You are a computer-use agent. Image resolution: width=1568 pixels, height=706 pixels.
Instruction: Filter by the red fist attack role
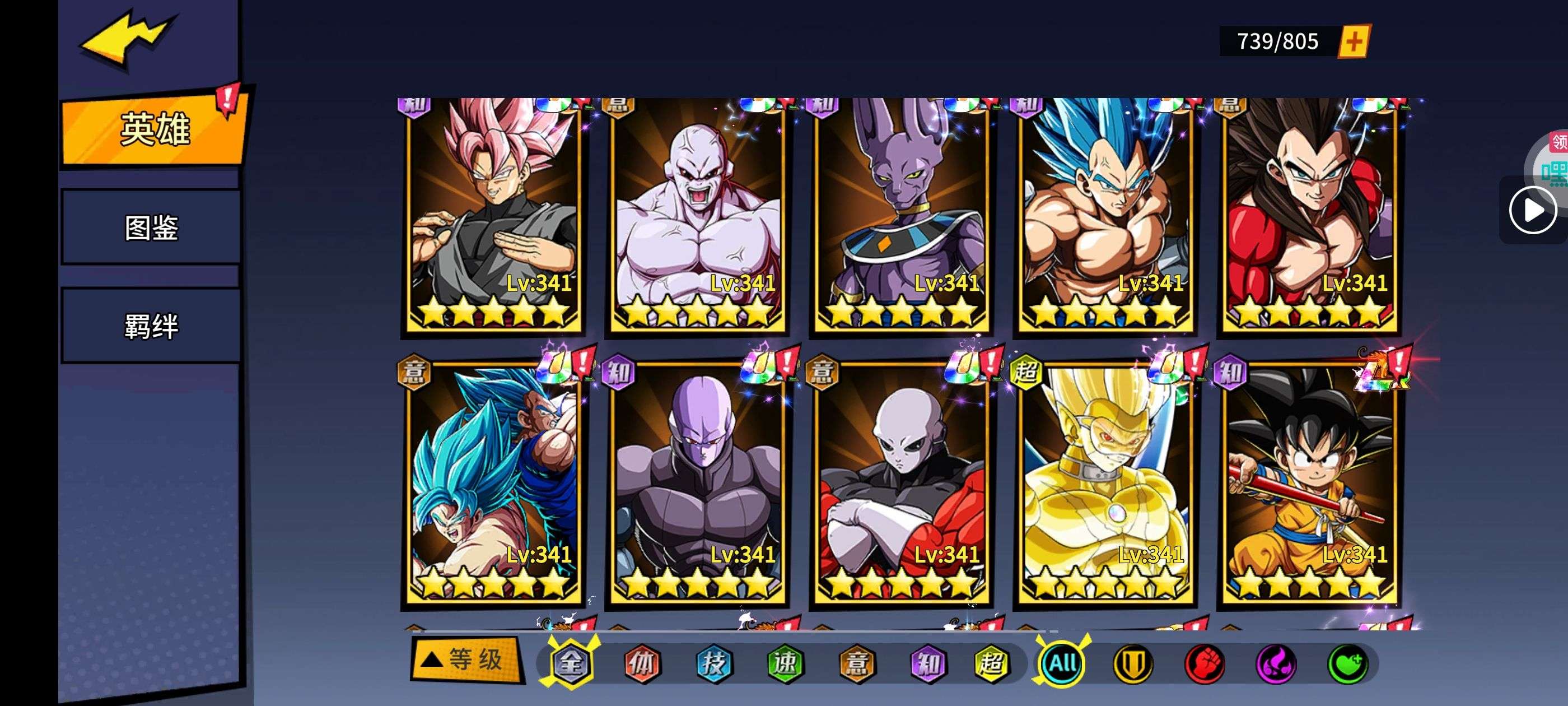(1204, 663)
